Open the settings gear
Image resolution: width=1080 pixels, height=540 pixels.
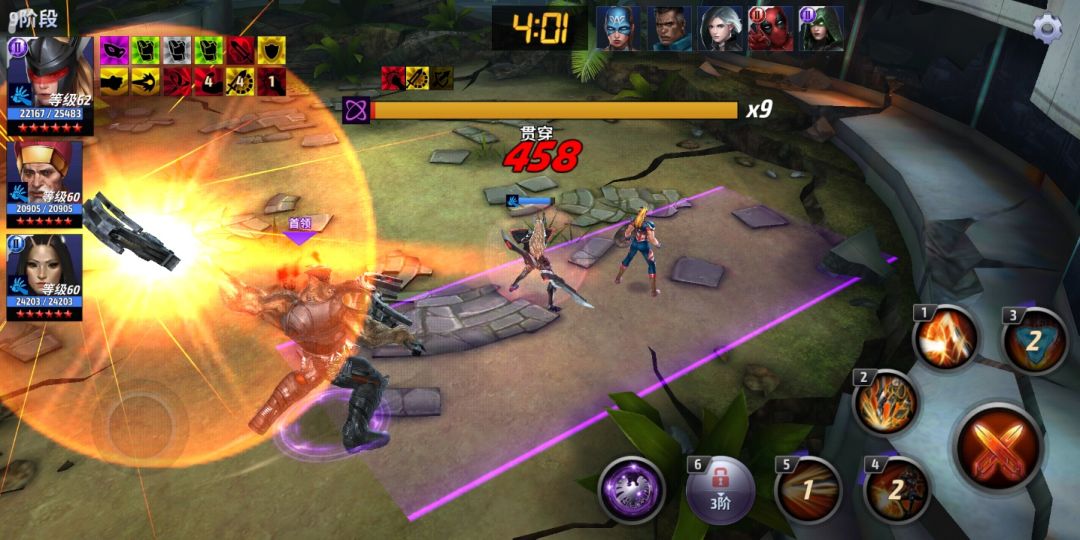point(1047,28)
